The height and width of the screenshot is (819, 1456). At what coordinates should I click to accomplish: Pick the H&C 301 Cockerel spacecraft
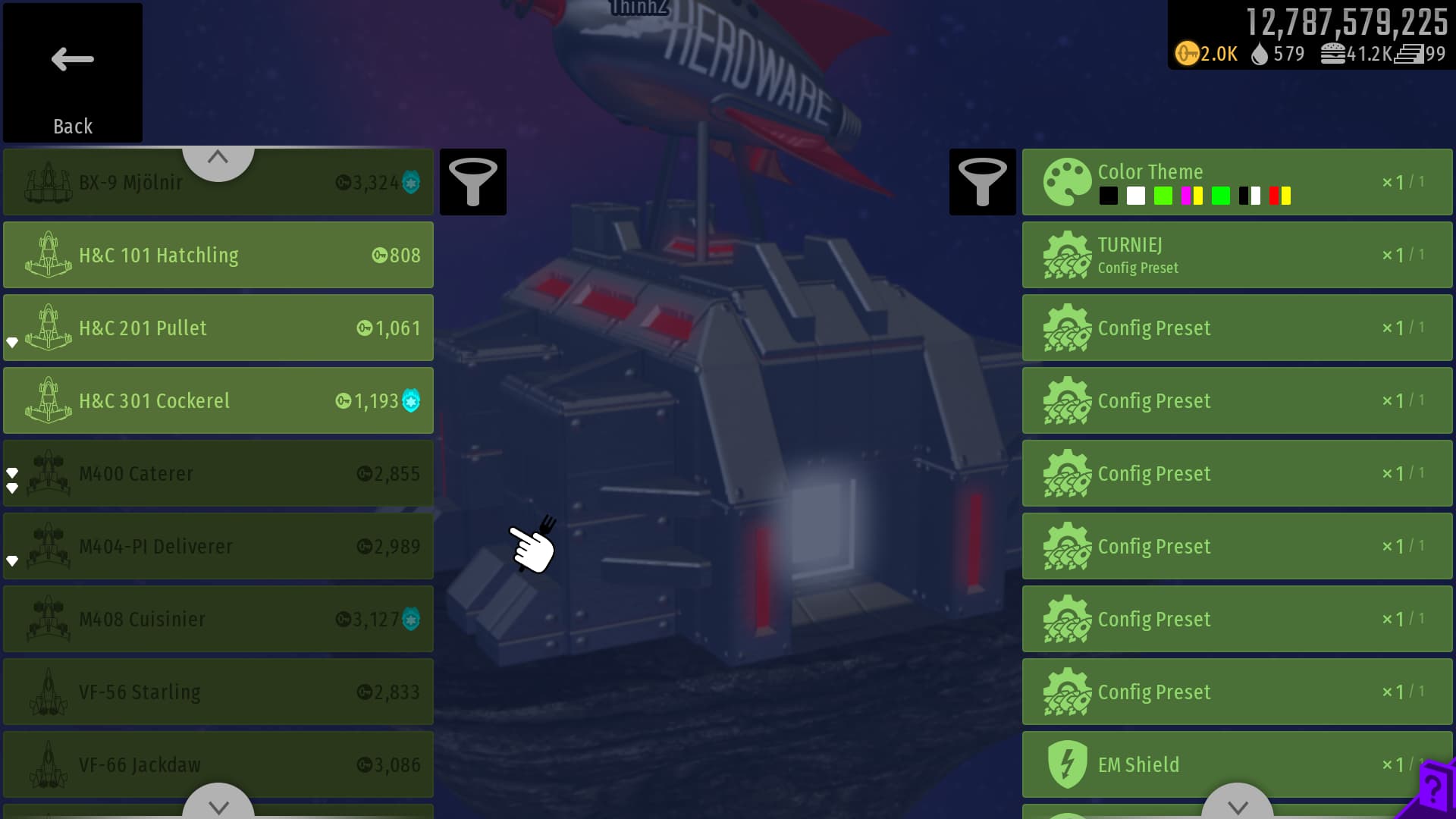(218, 400)
